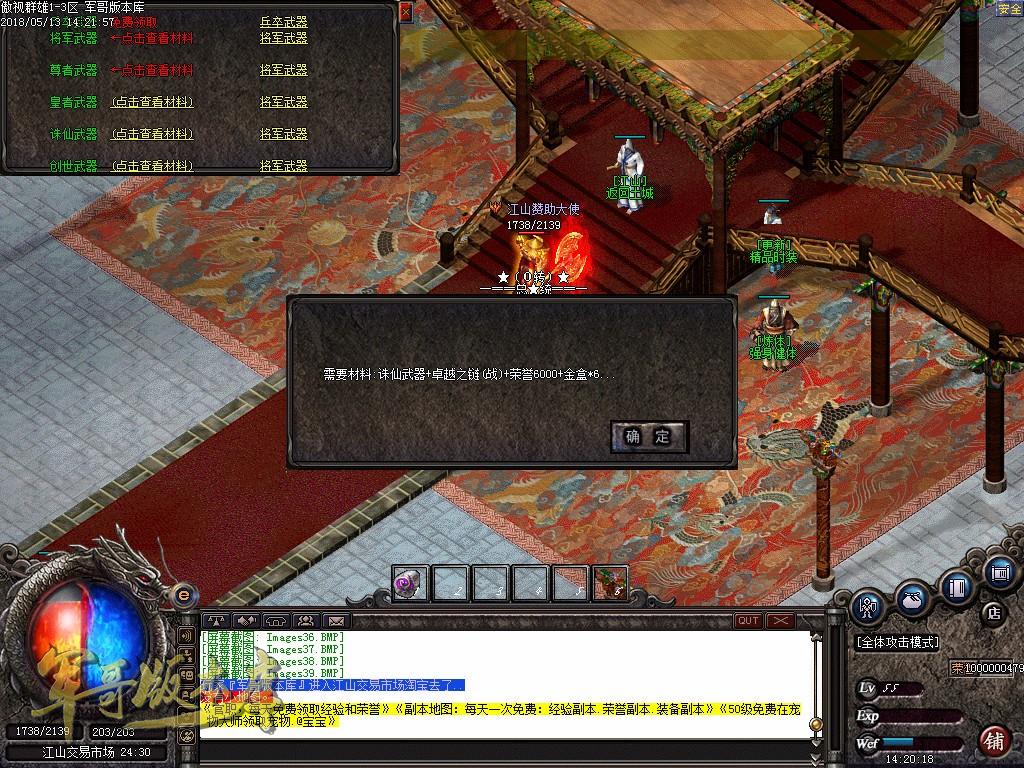The width and height of the screenshot is (1024, 768).
Task: Open the 店 shop button
Action: (994, 612)
